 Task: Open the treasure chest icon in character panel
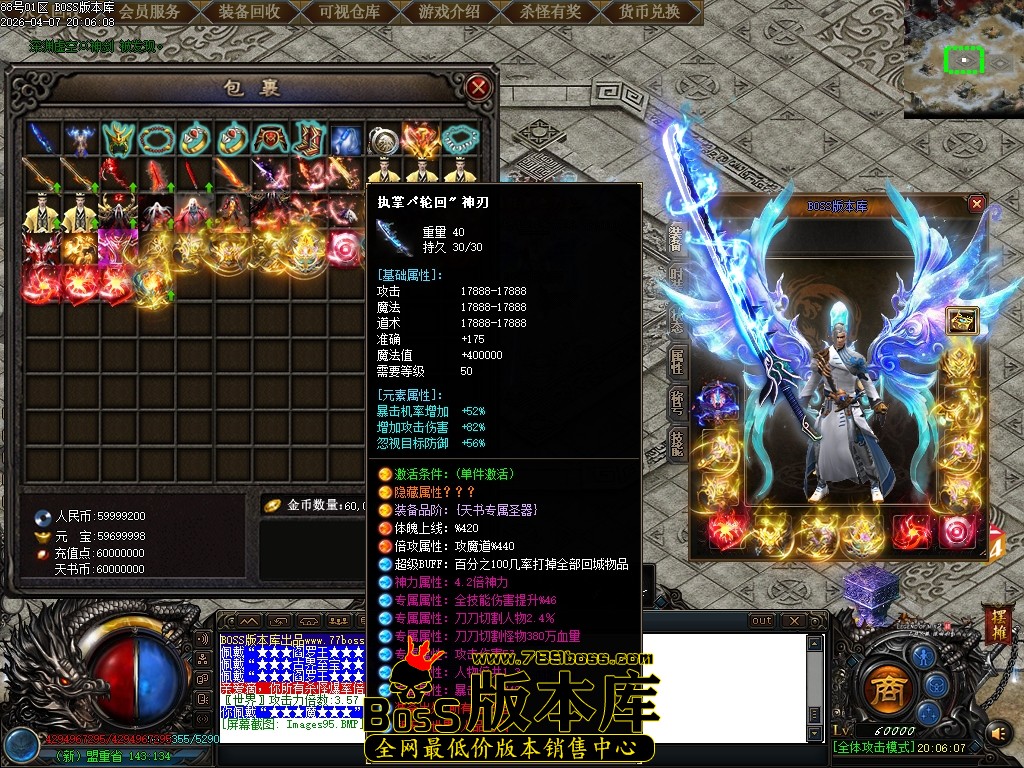(964, 320)
